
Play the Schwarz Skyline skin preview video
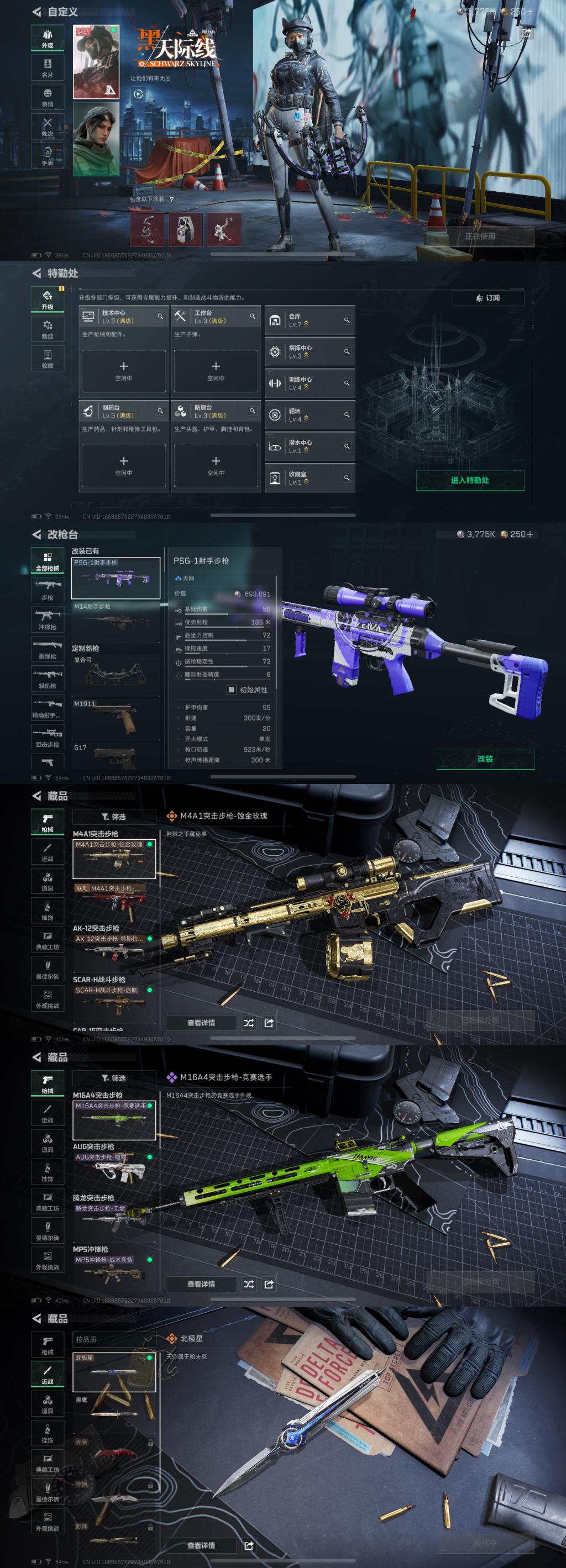pos(138,94)
